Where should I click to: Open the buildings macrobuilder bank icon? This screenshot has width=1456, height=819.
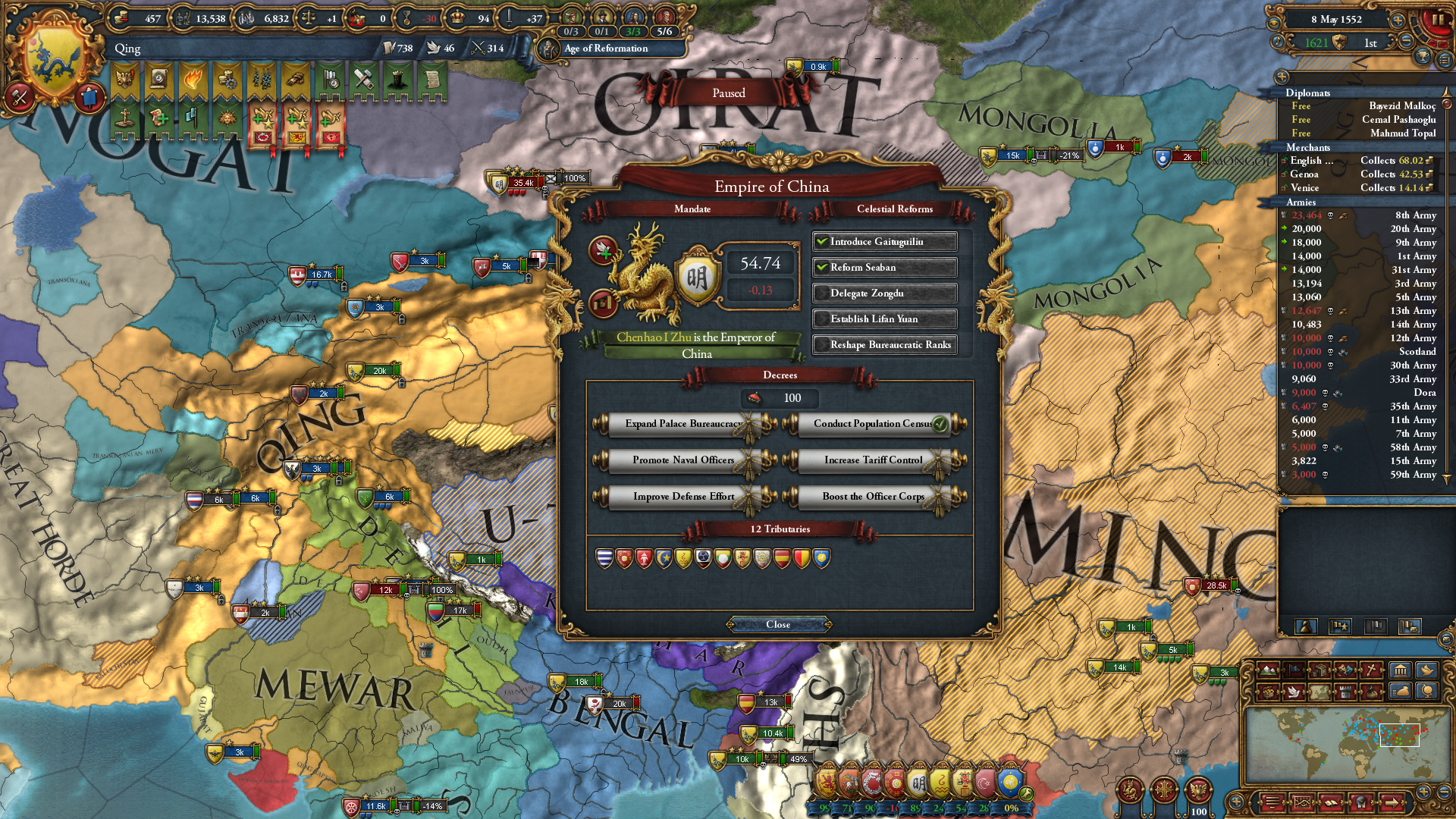[x=1400, y=670]
